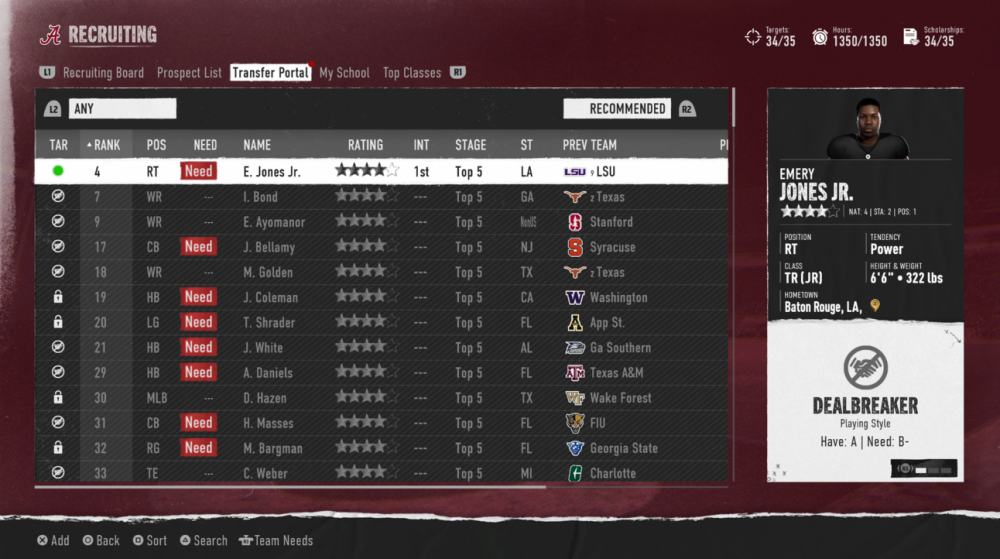The width and height of the screenshot is (1000, 559).
Task: Select M. Bargman from Georgia State
Action: tap(272, 448)
